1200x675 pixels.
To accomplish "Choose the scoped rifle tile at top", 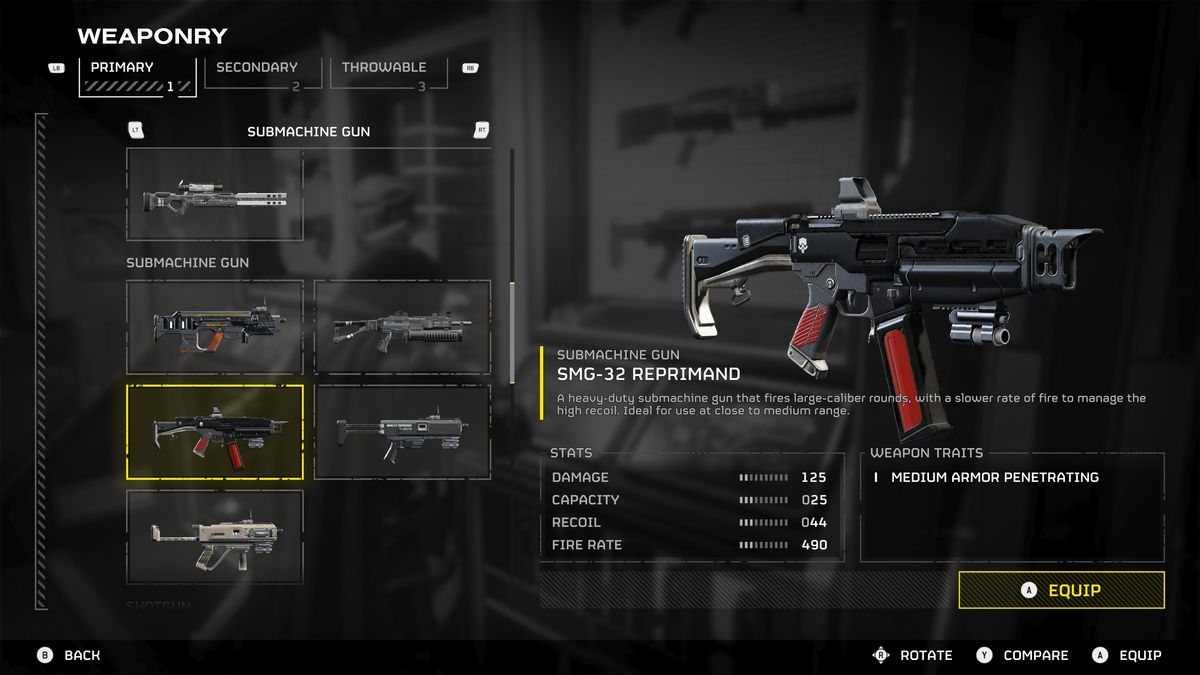I will coord(215,194).
